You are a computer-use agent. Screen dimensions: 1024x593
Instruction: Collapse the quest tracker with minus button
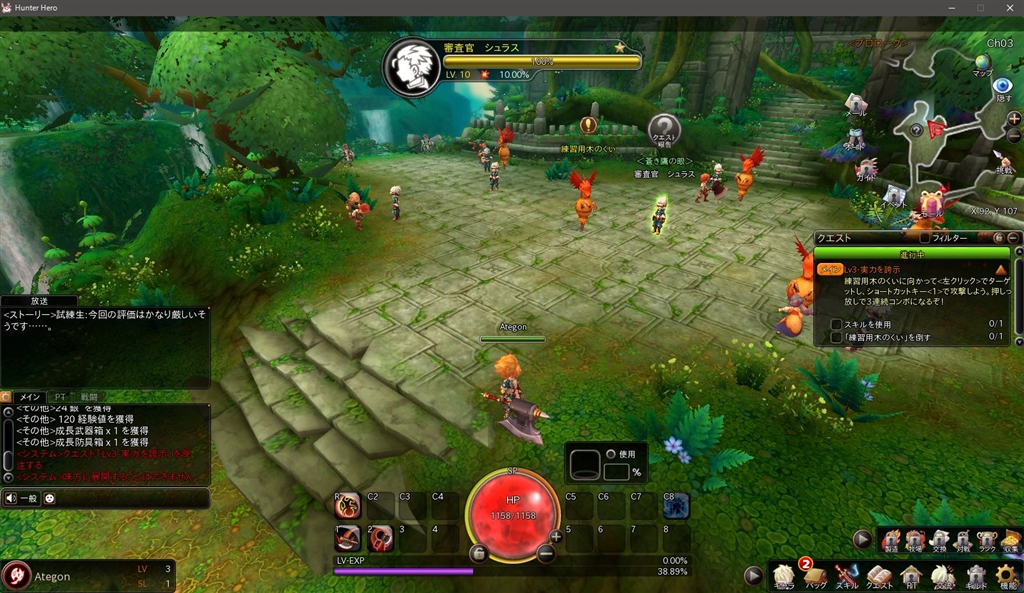(x=1013, y=238)
